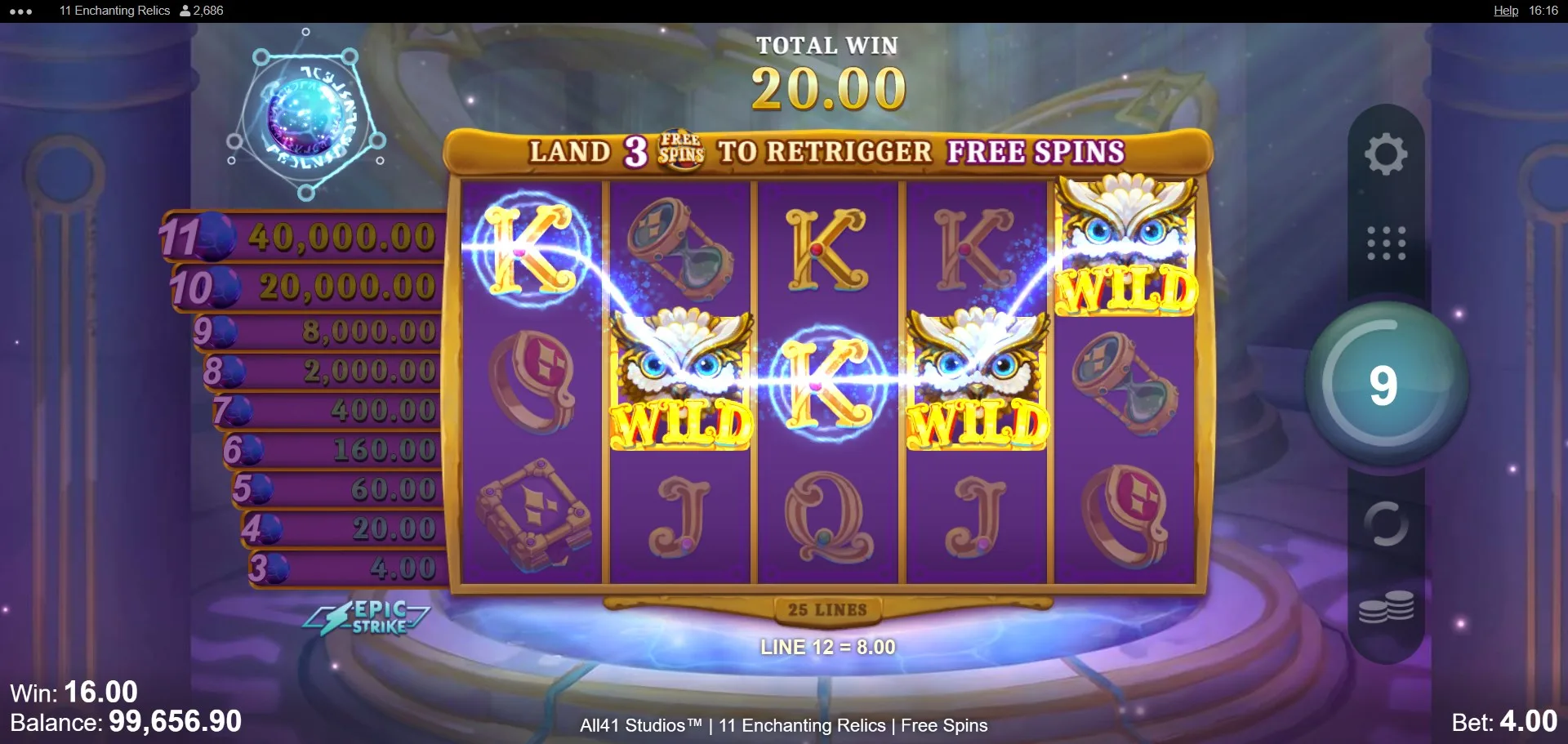1568x744 pixels.
Task: Click the spin orb showing 9
Action: 1385,385
